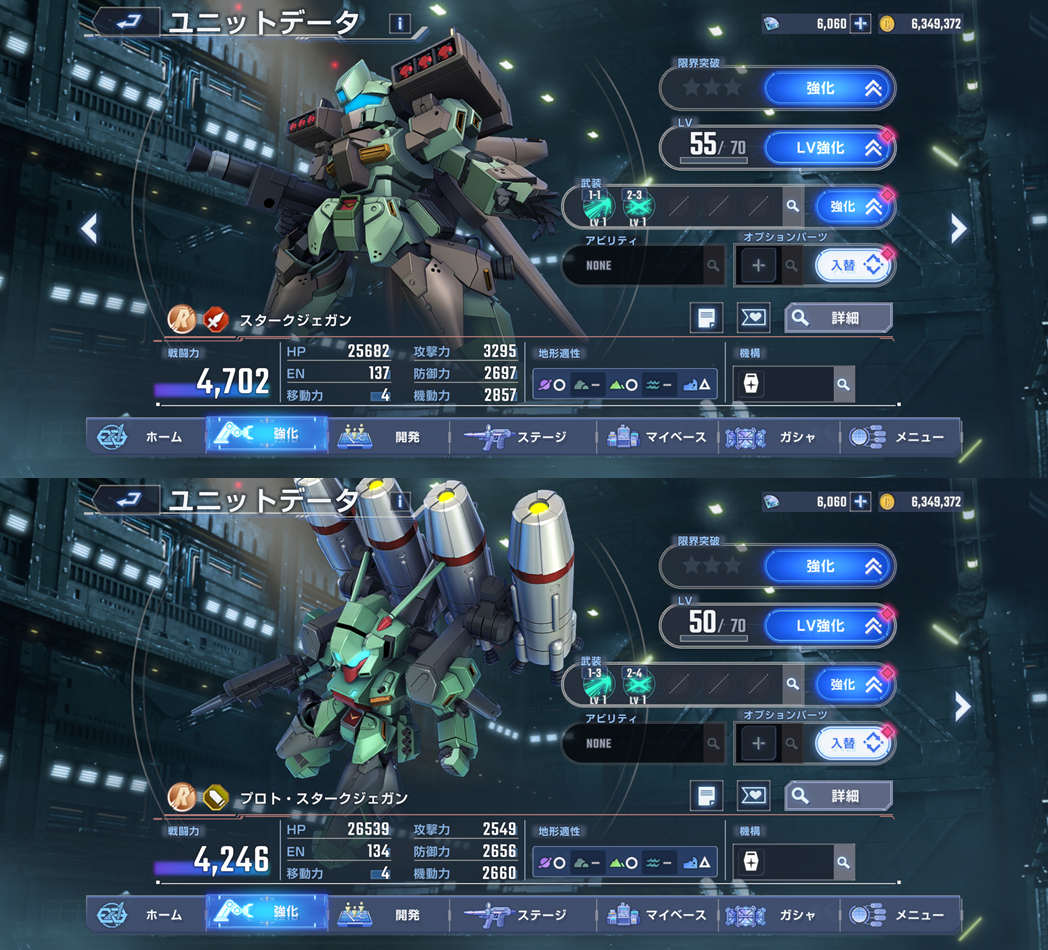Open ステージ in the プロト・スタークジェガン screen

click(x=519, y=915)
